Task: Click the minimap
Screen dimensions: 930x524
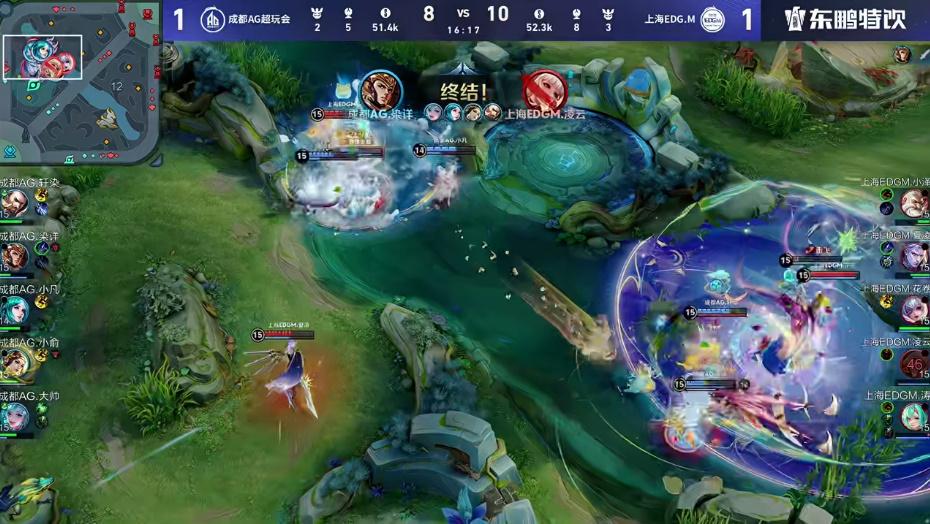Action: tap(80, 82)
